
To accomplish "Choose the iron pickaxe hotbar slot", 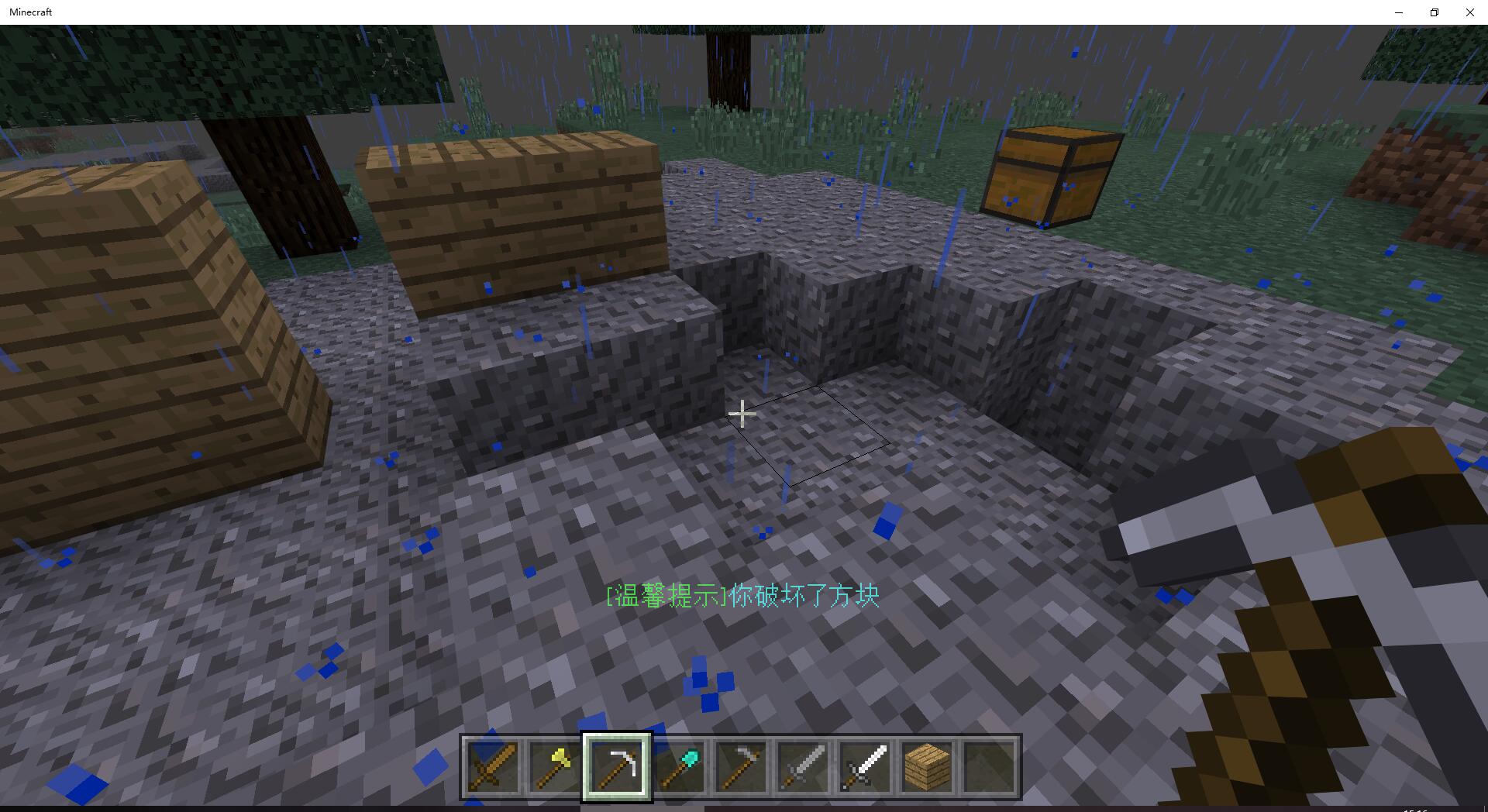I will (x=617, y=767).
